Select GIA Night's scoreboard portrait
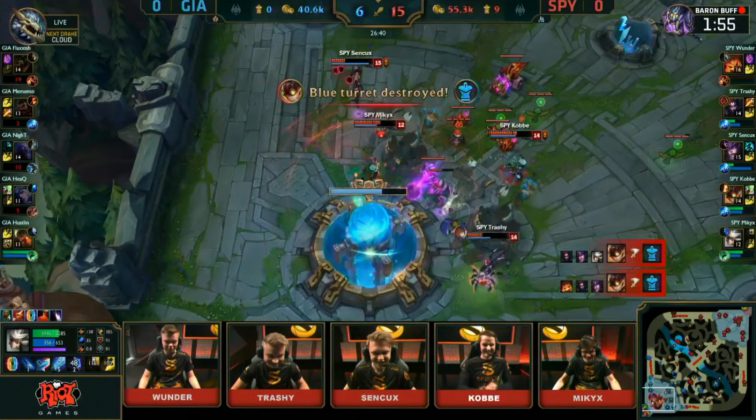Screen dimensions: 756x420 [22, 150]
